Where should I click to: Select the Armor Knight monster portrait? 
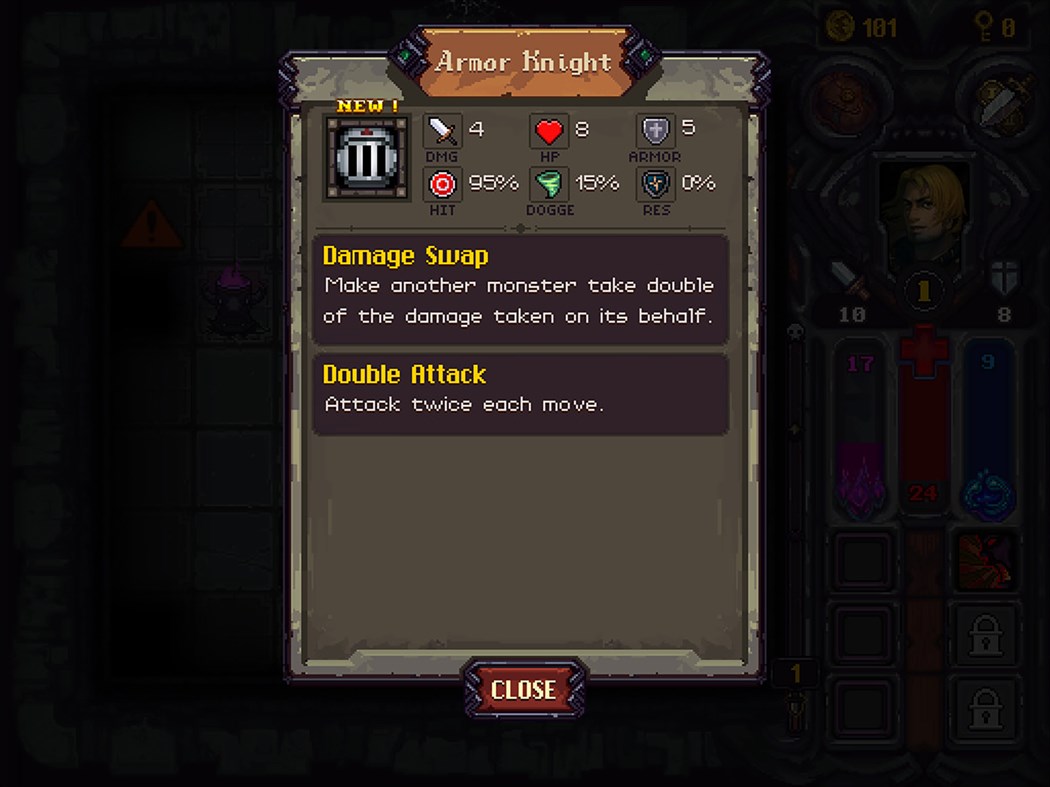[x=366, y=158]
